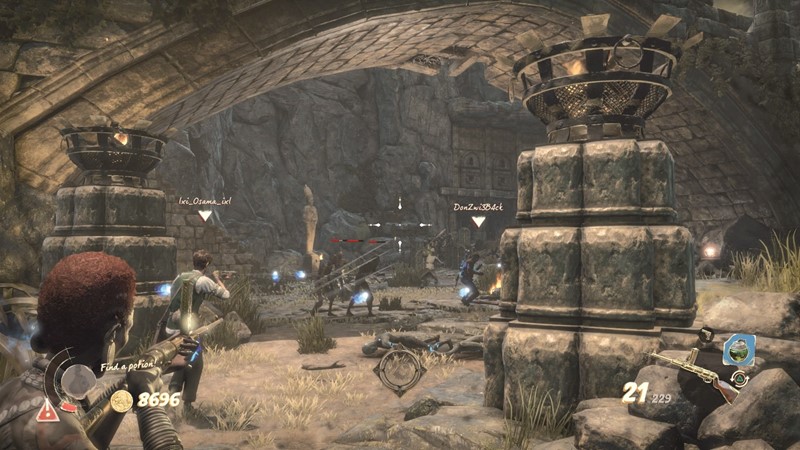
Task: Select the lxl_Osama_lxl player name marker
Action: coord(205,201)
